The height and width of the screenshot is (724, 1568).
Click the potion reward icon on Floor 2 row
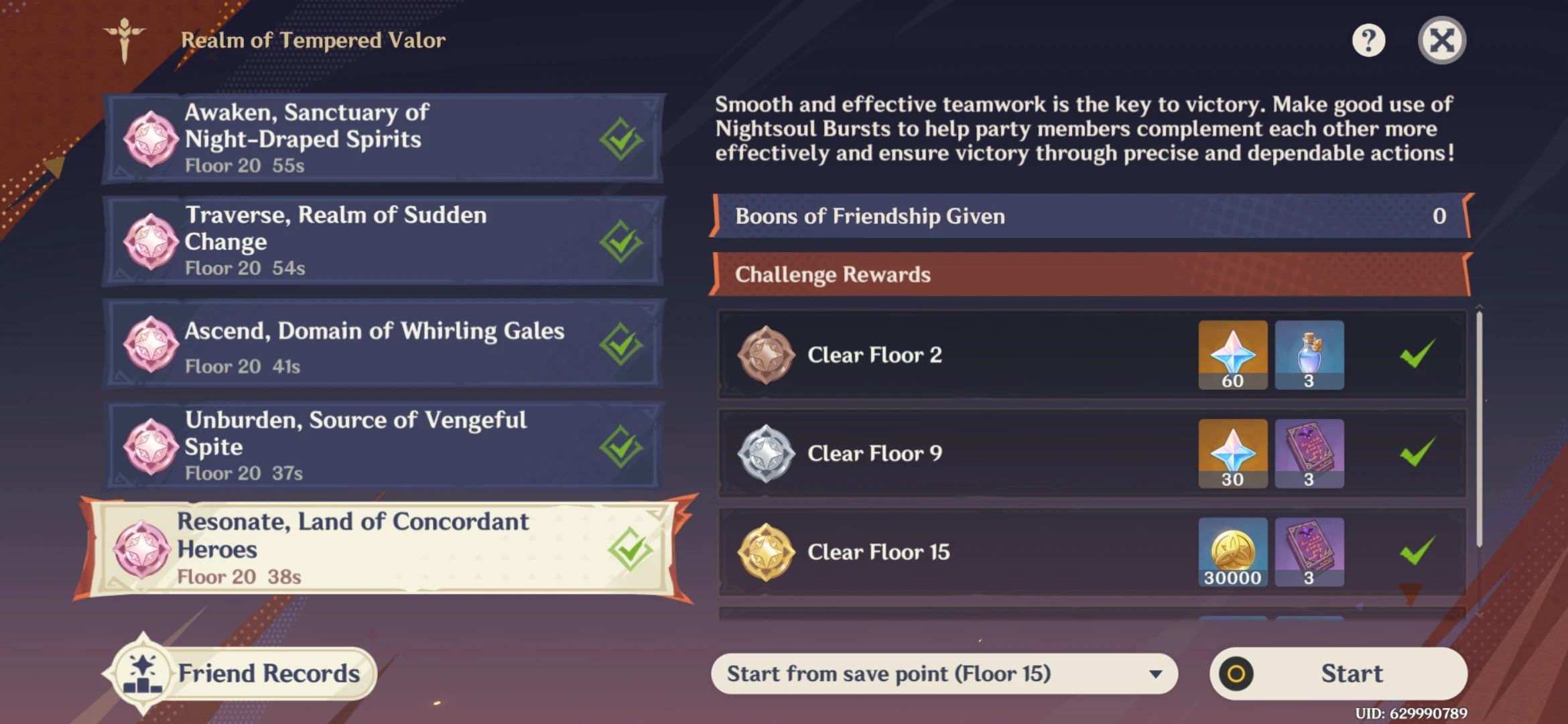[1309, 355]
